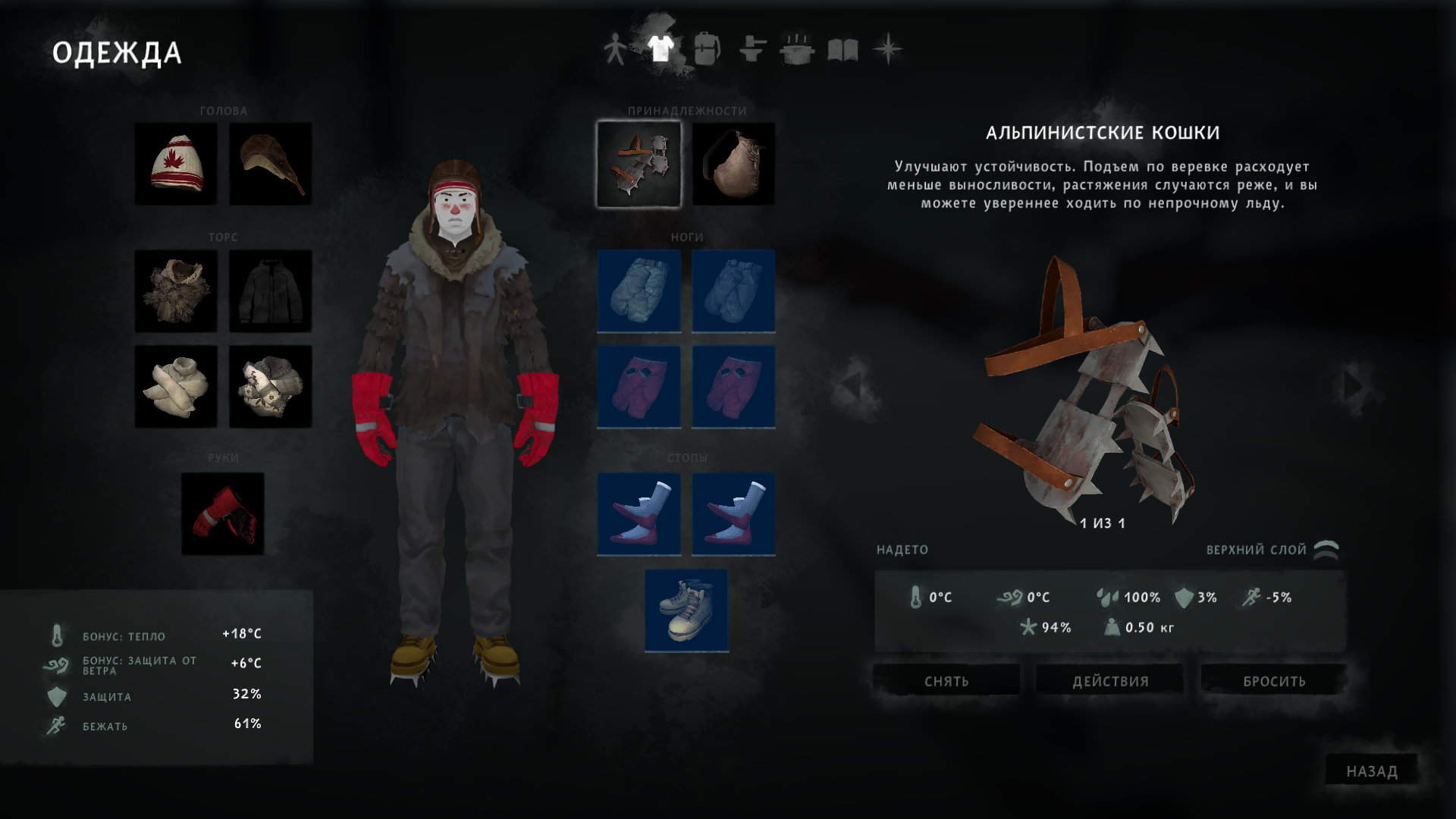Viewport: 1456px width, 819px height.
Task: Choose the crampons accessory slot
Action: coord(639,164)
